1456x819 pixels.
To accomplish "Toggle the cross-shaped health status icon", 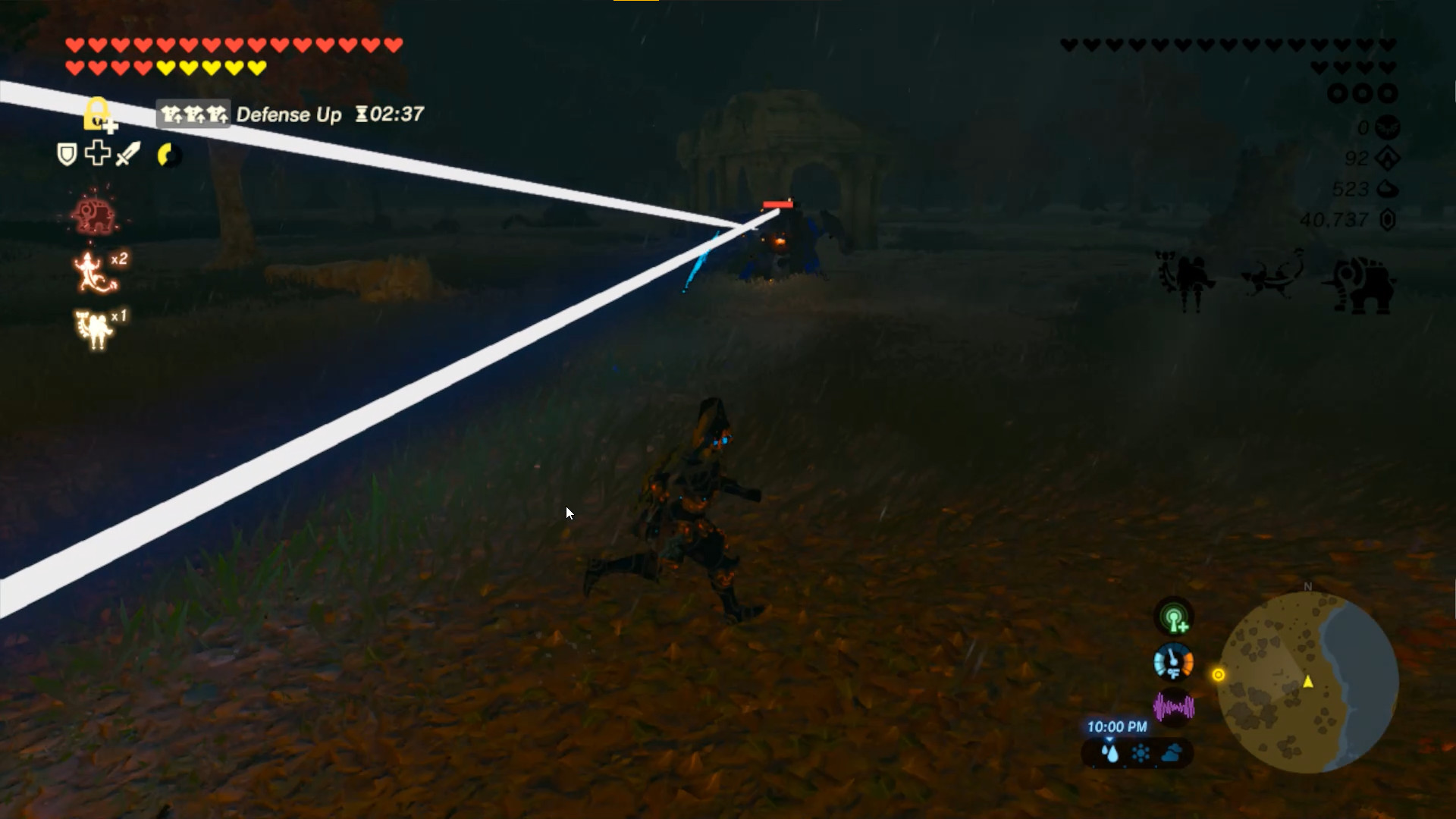I will pyautogui.click(x=97, y=154).
